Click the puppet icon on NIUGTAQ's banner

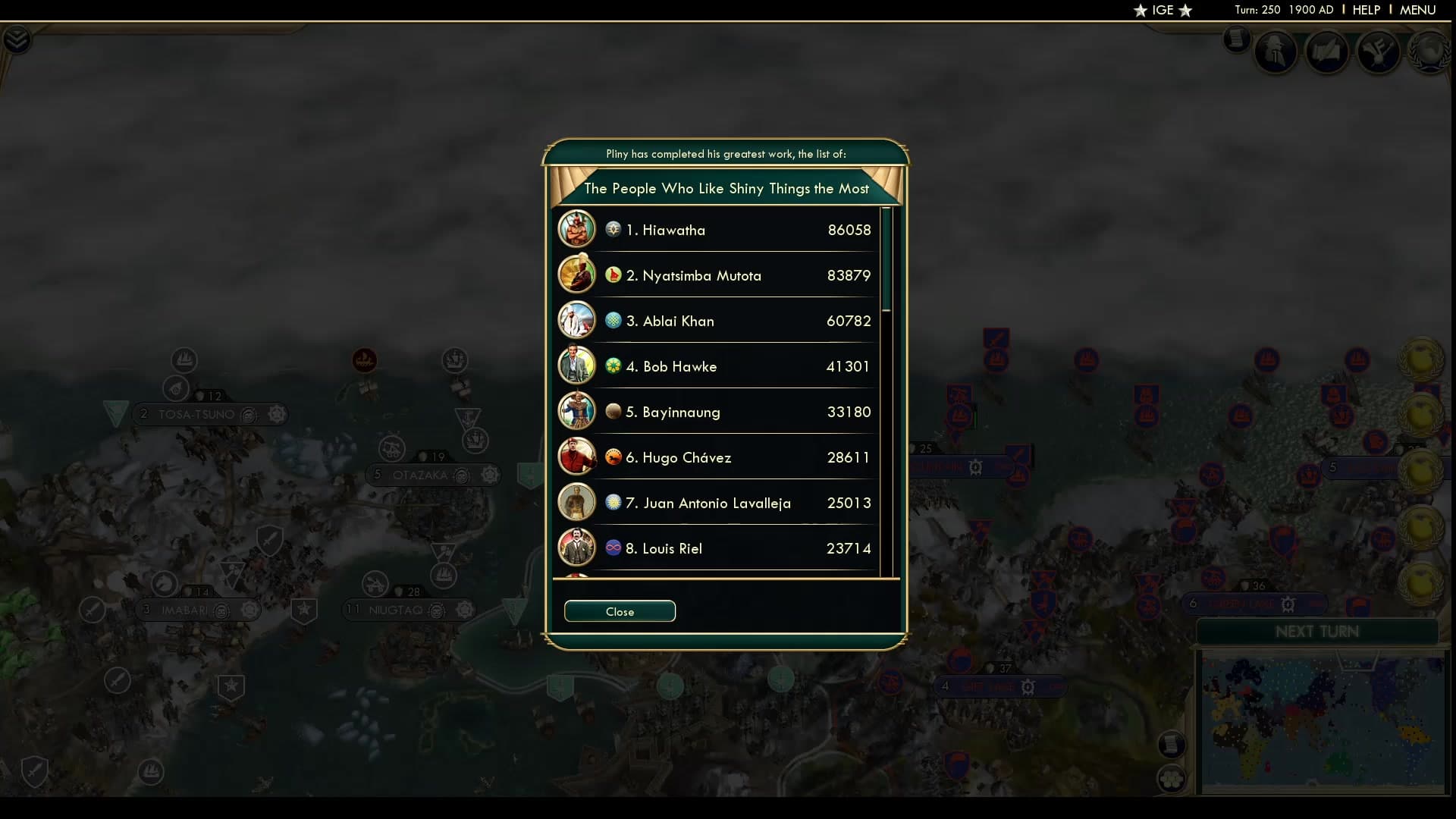(438, 610)
